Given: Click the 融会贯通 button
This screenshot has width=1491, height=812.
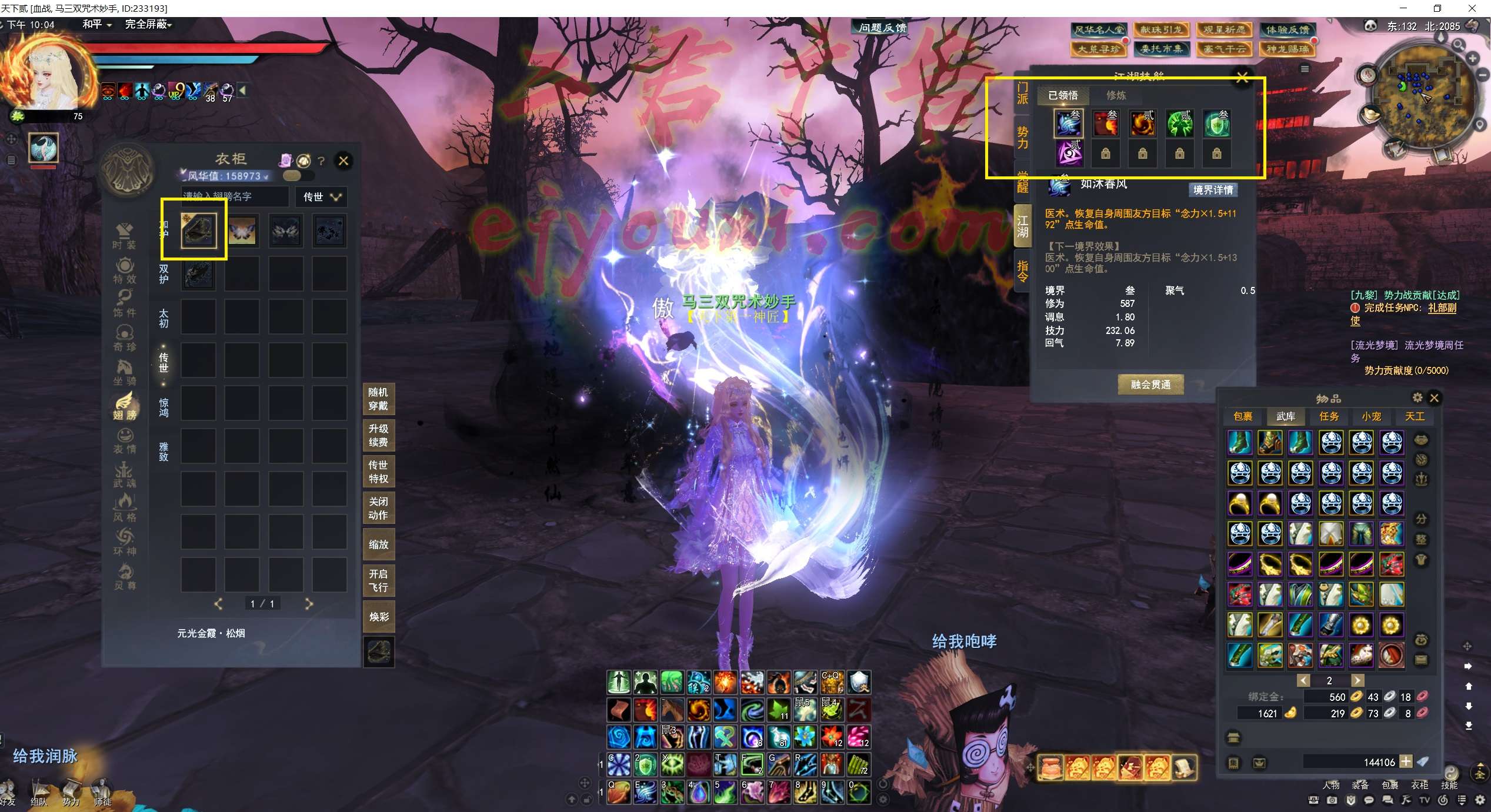Looking at the screenshot, I should point(1150,385).
